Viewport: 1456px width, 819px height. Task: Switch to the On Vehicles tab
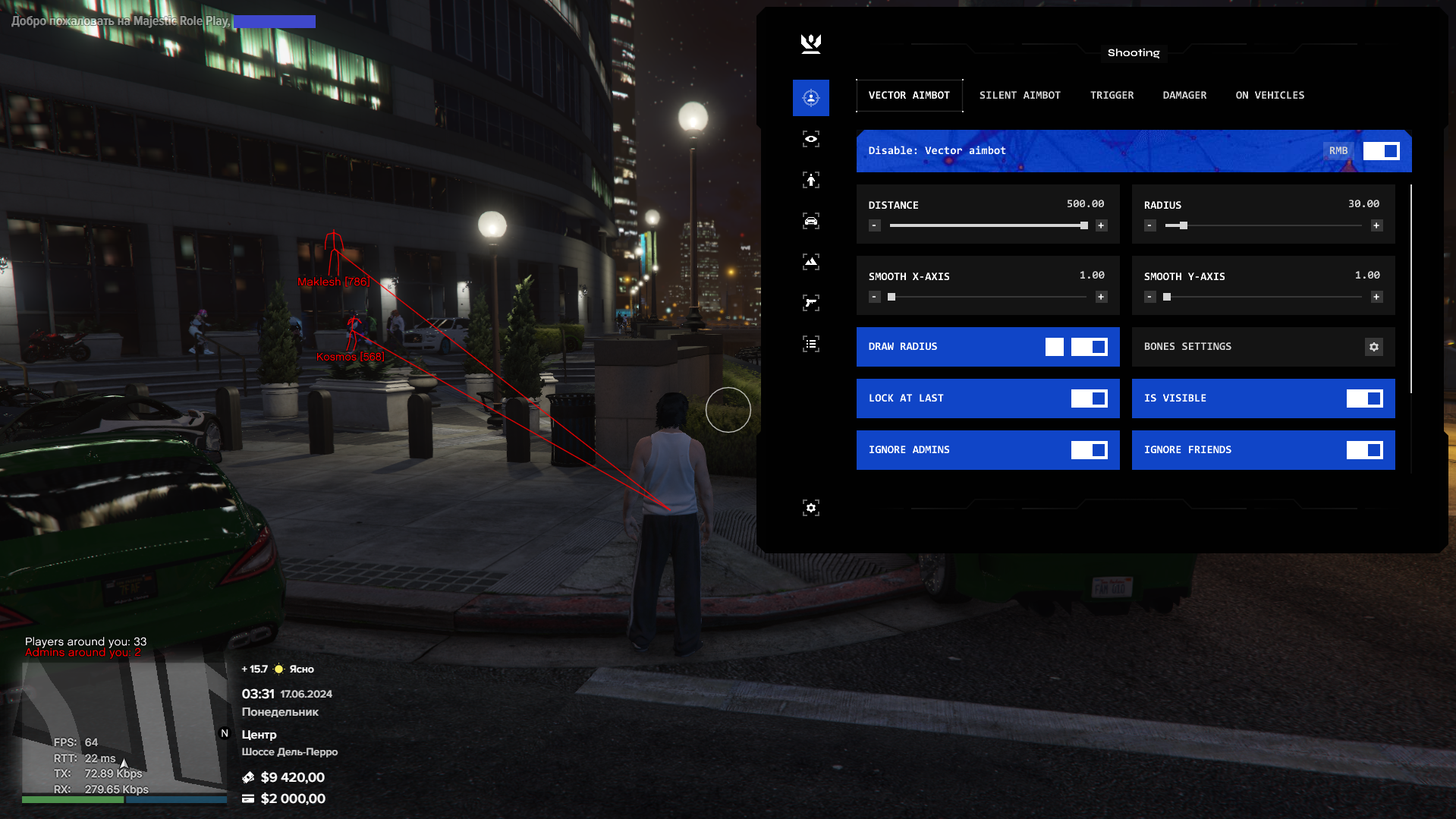pos(1269,96)
